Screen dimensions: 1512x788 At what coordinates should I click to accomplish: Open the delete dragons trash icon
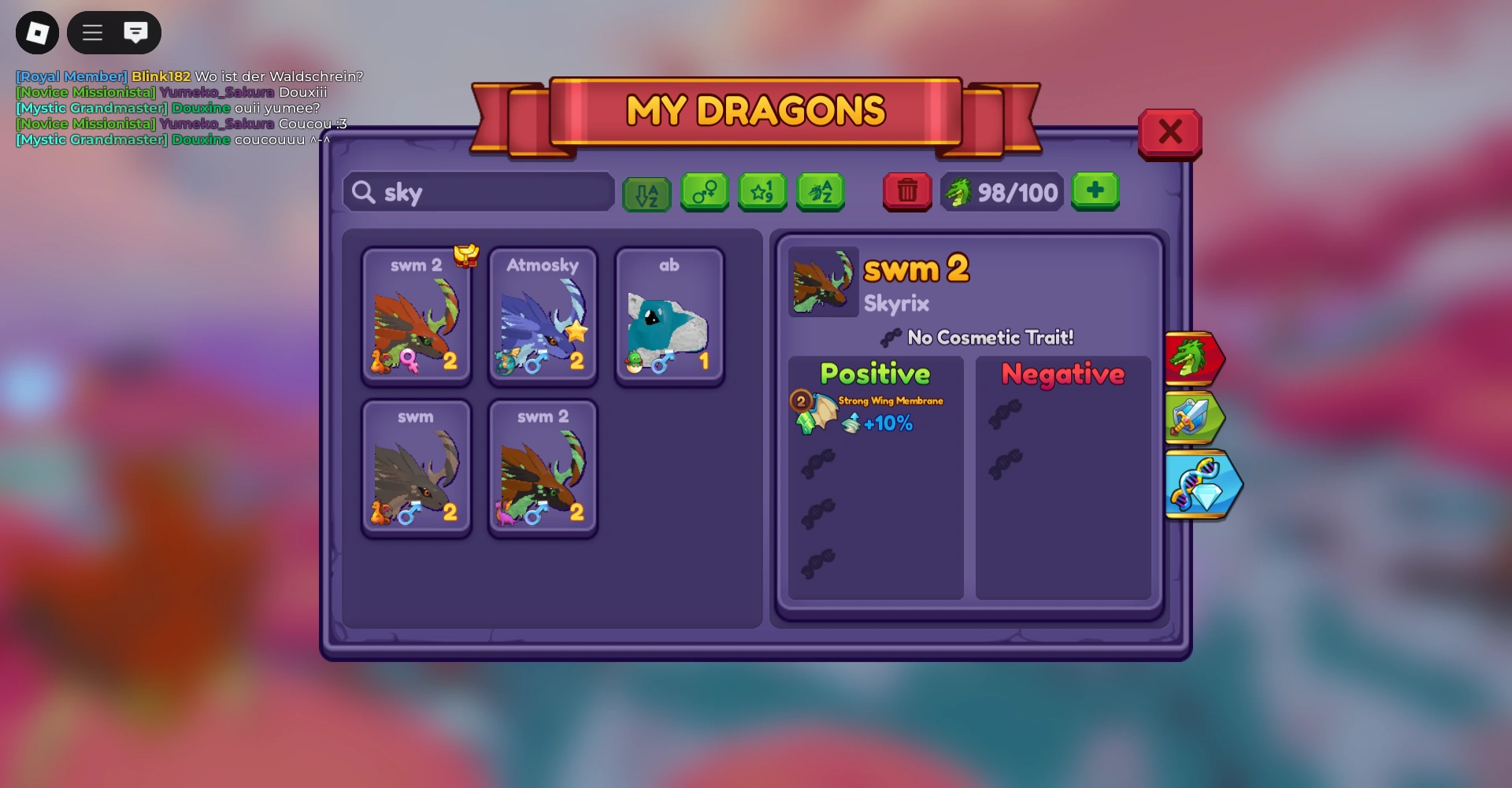907,192
